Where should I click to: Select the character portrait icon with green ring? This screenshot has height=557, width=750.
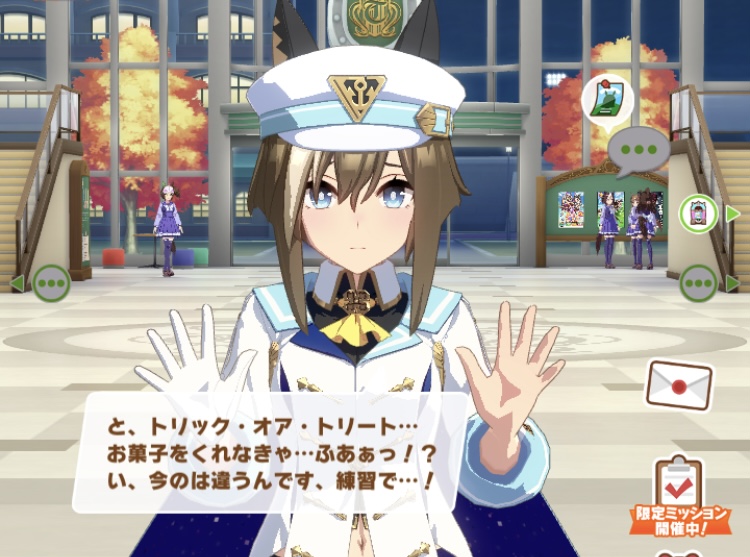coord(699,213)
